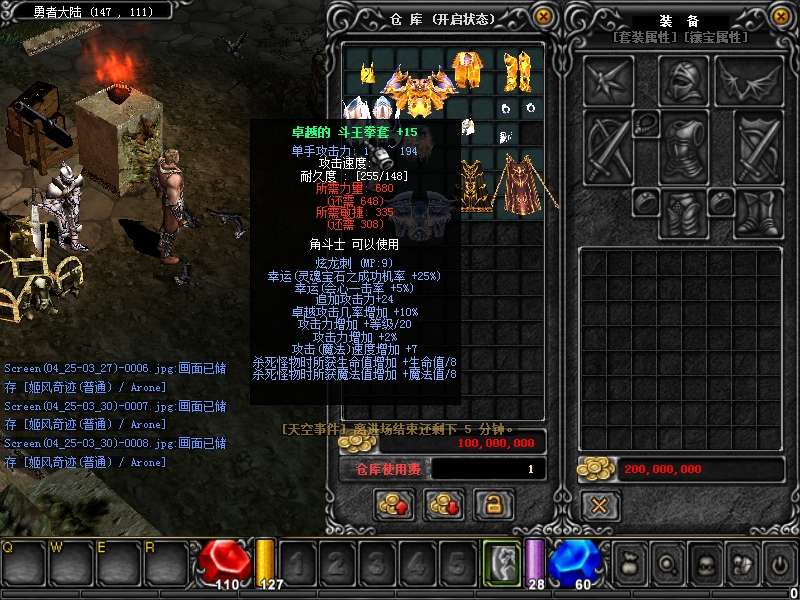800x600 pixels.
Task: Close the warehouse storage window
Action: coord(543,17)
